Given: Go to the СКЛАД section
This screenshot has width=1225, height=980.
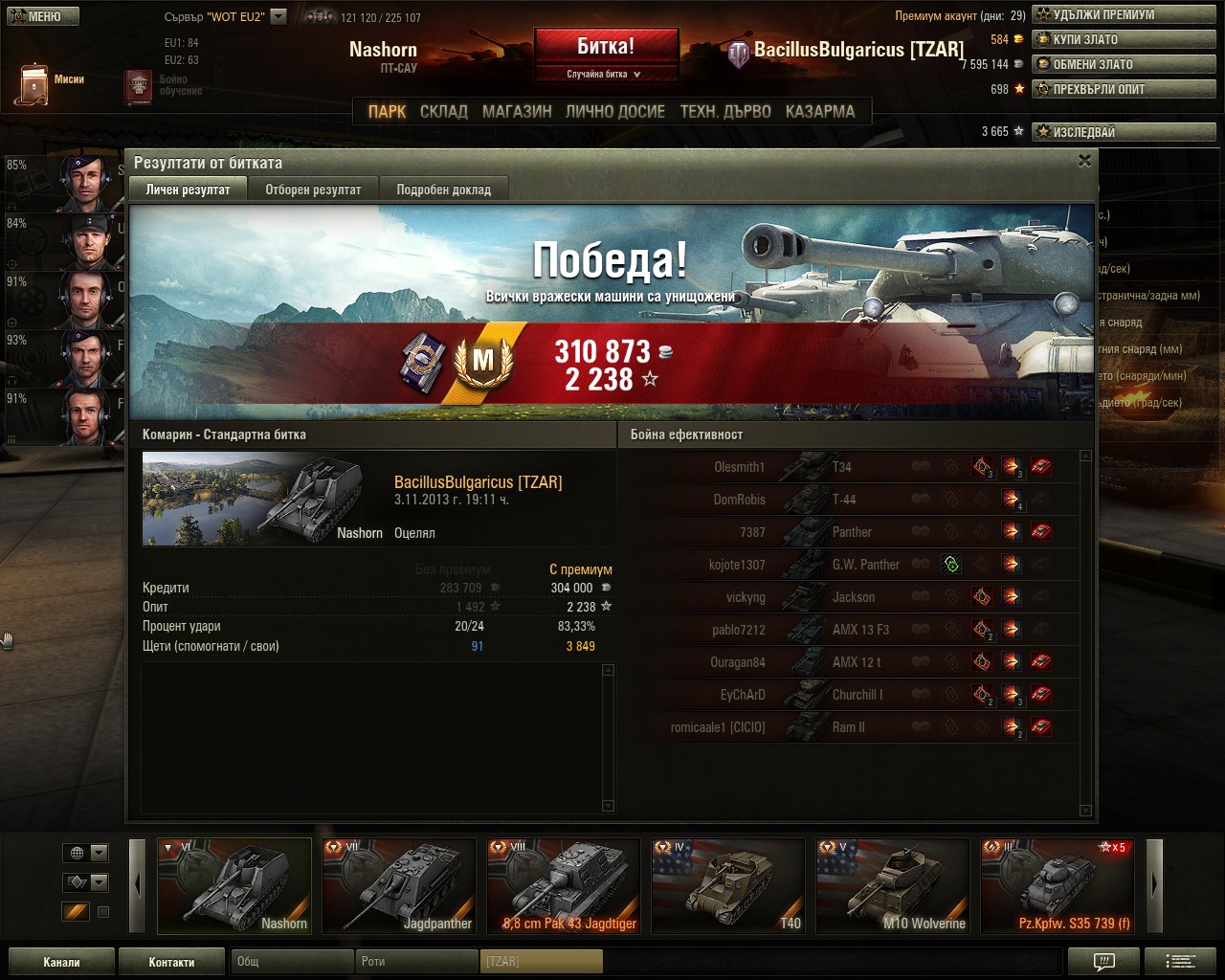Looking at the screenshot, I should (444, 111).
